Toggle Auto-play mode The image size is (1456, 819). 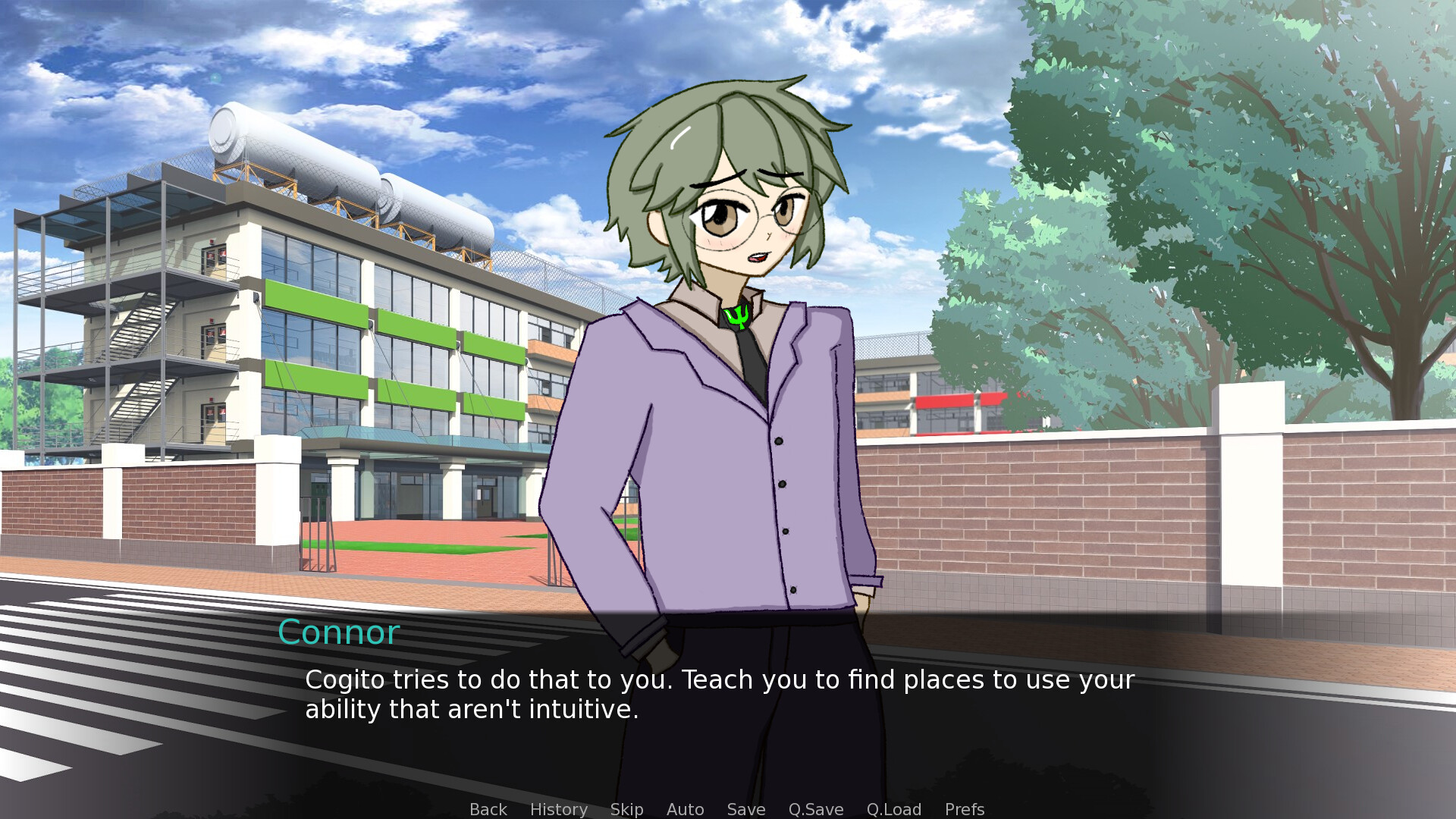tap(685, 809)
